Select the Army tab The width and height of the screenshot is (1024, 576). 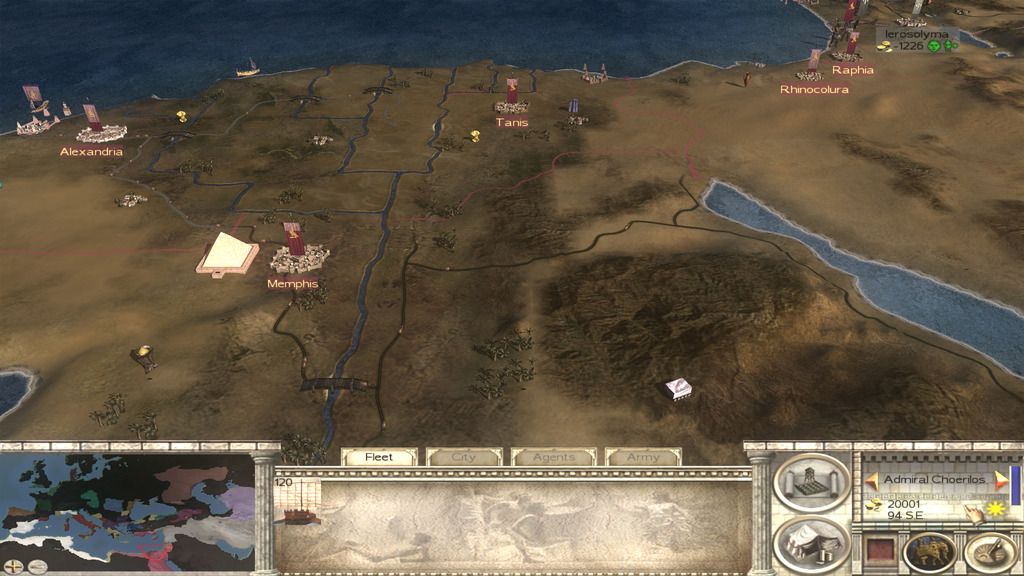[643, 457]
